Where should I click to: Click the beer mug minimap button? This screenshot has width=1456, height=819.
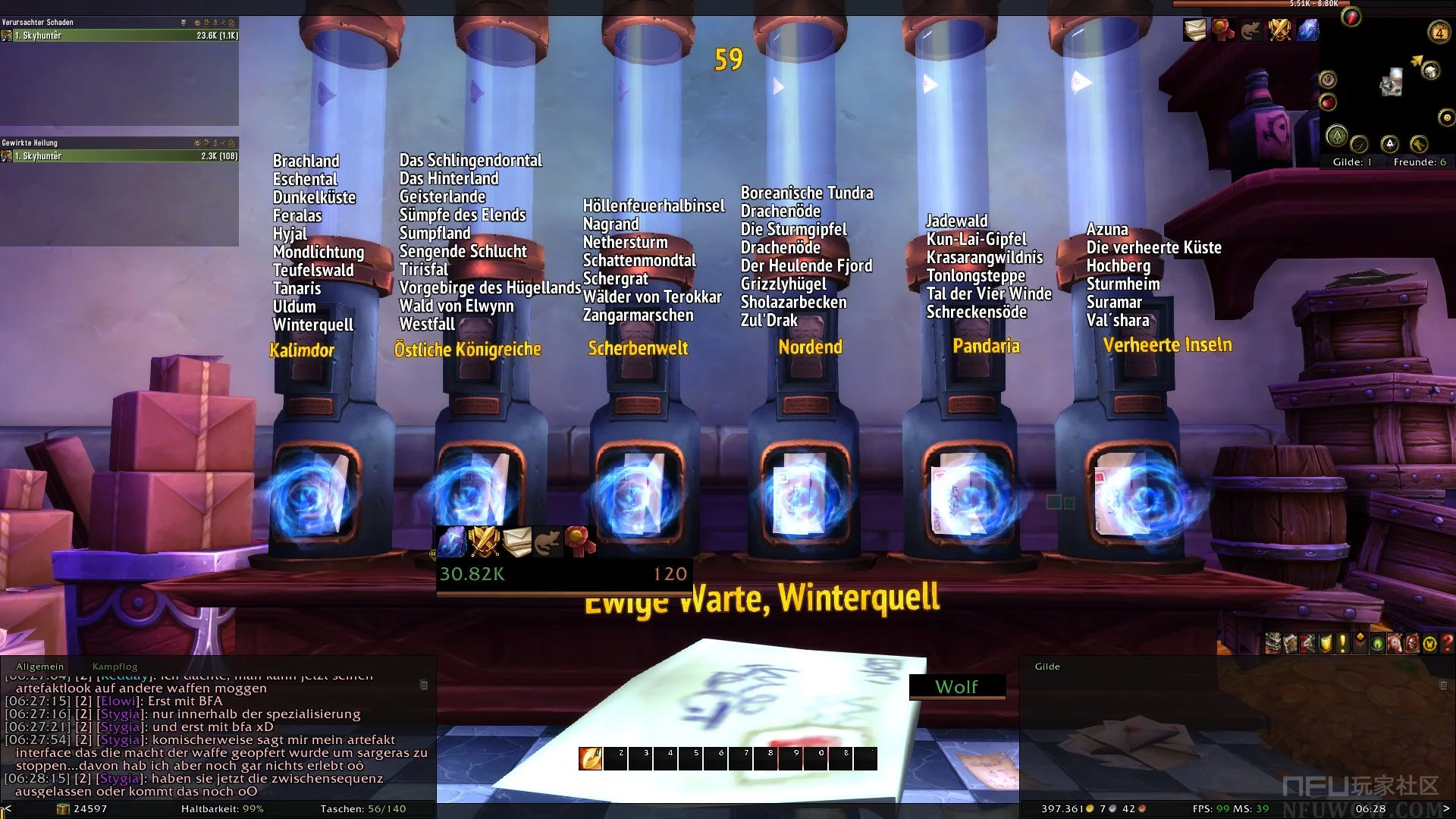click(x=1430, y=71)
